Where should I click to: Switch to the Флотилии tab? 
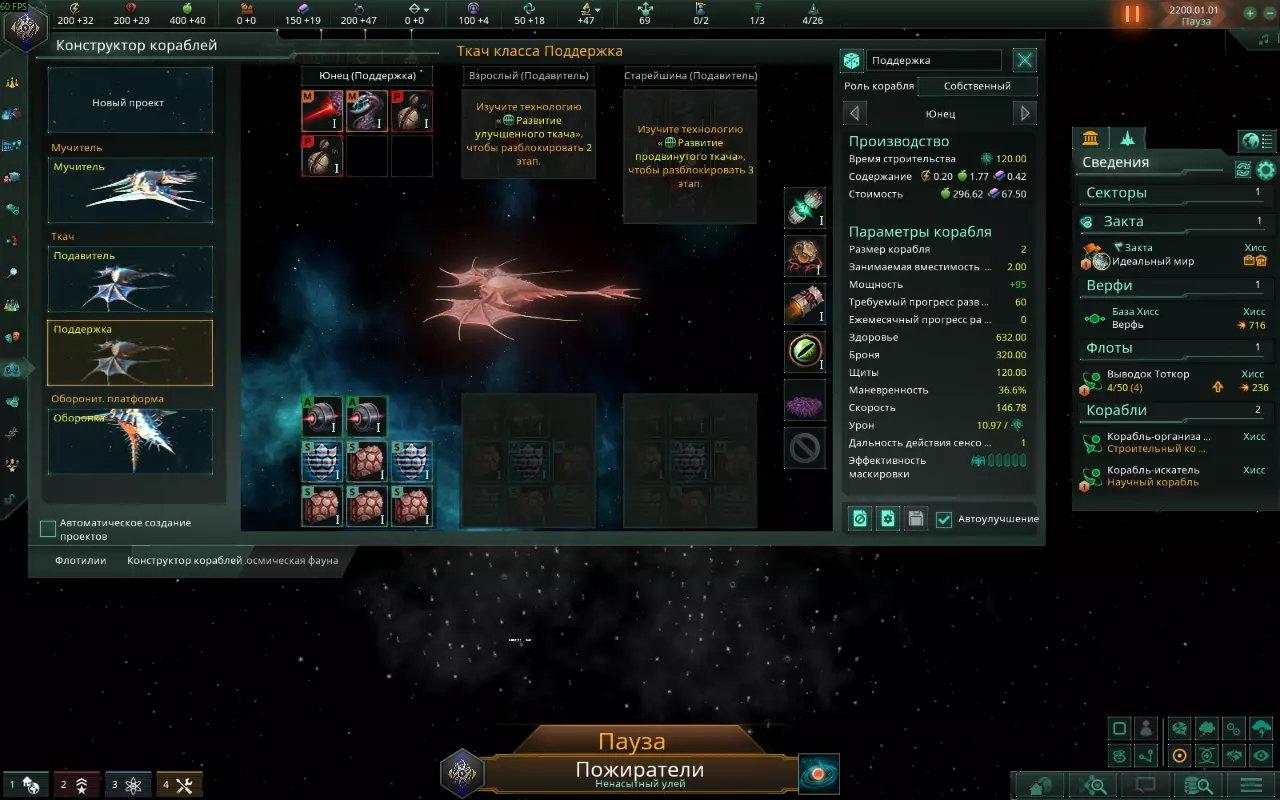click(x=81, y=561)
